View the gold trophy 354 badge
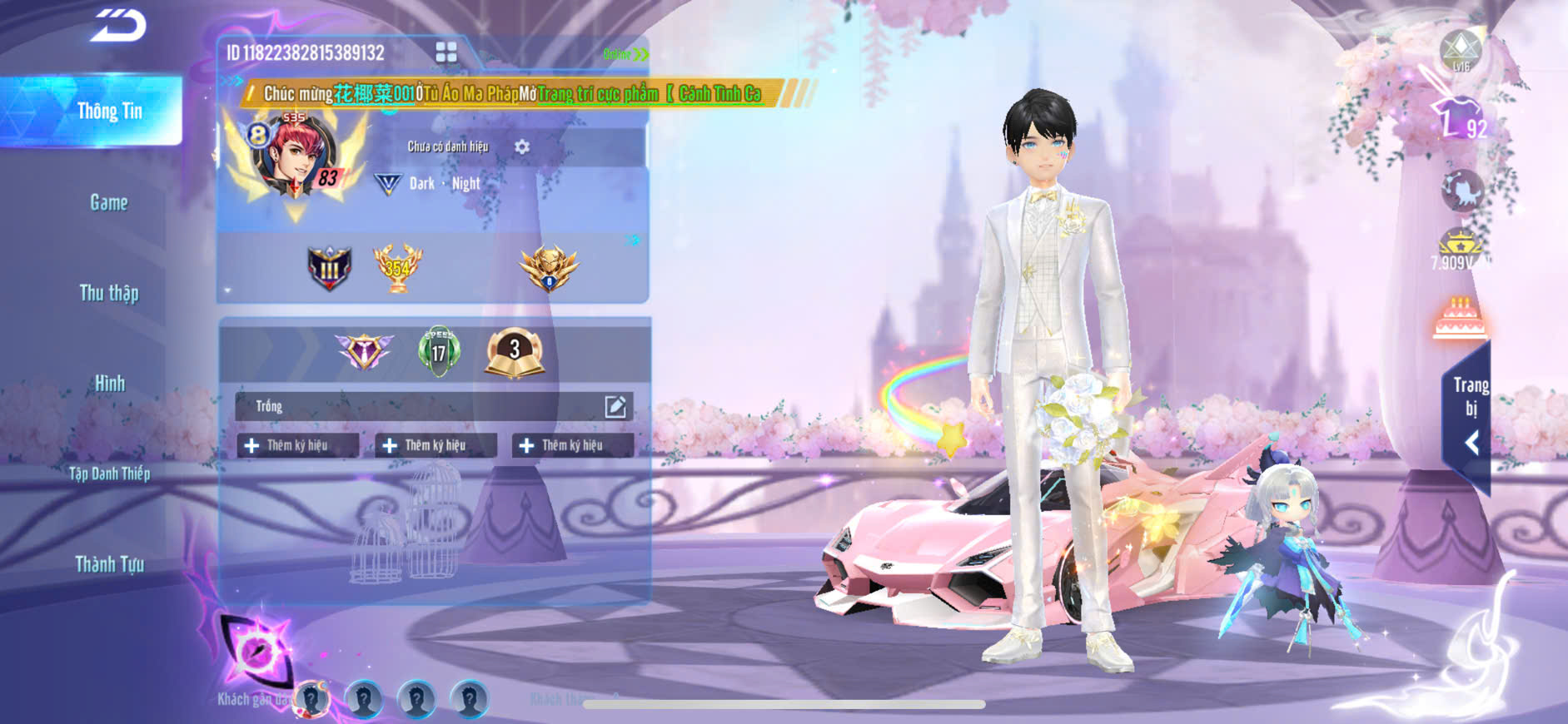 397,267
